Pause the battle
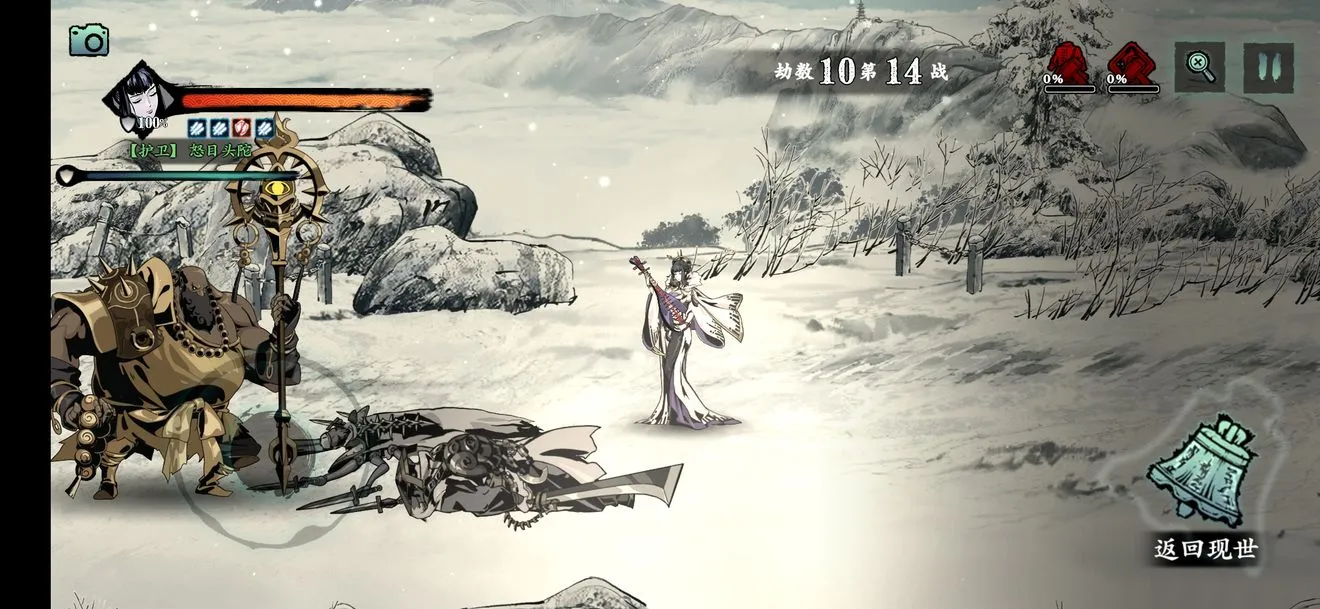 [x=1268, y=67]
